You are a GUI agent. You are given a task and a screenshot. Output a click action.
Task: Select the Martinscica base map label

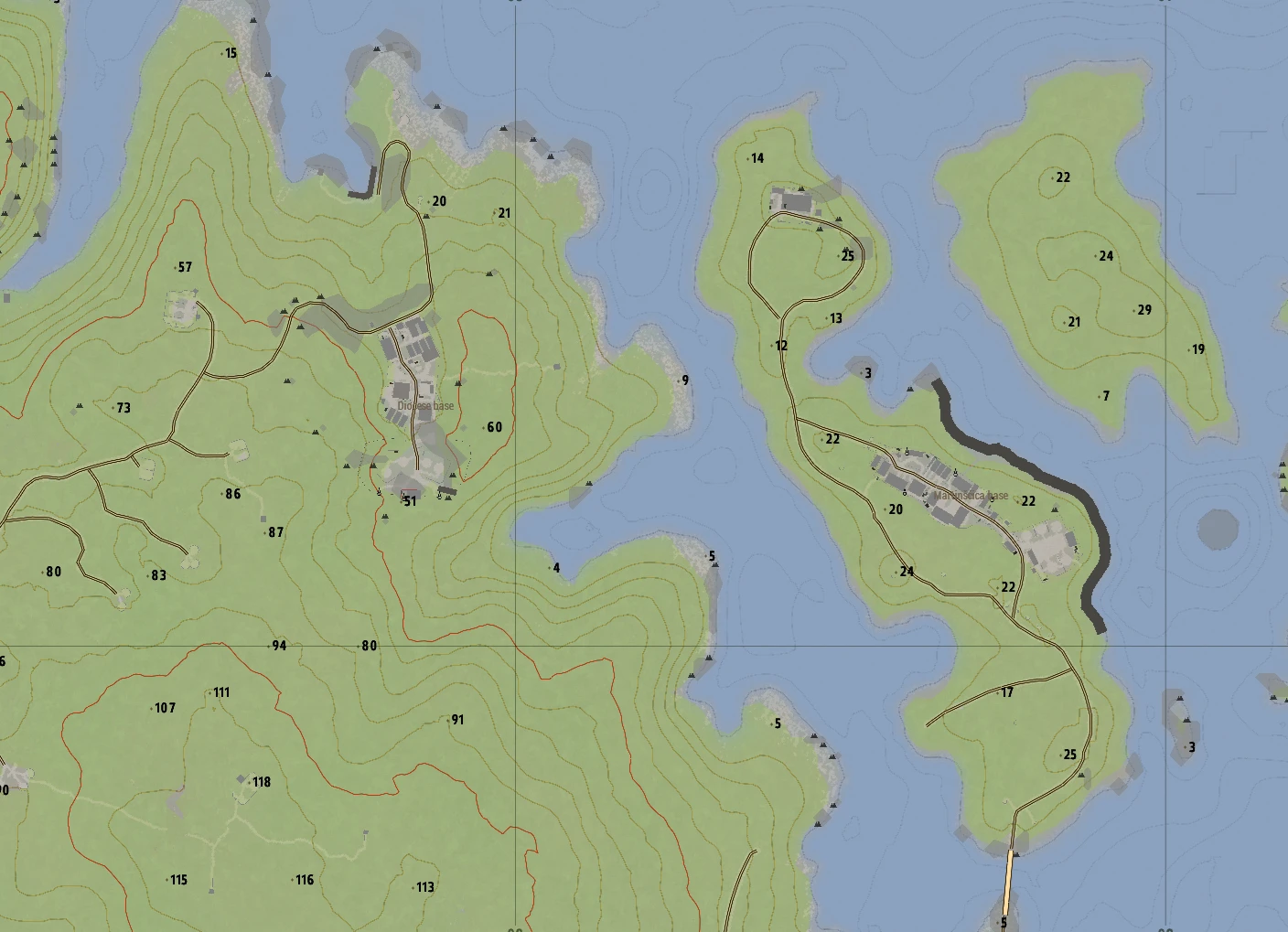pos(971,496)
